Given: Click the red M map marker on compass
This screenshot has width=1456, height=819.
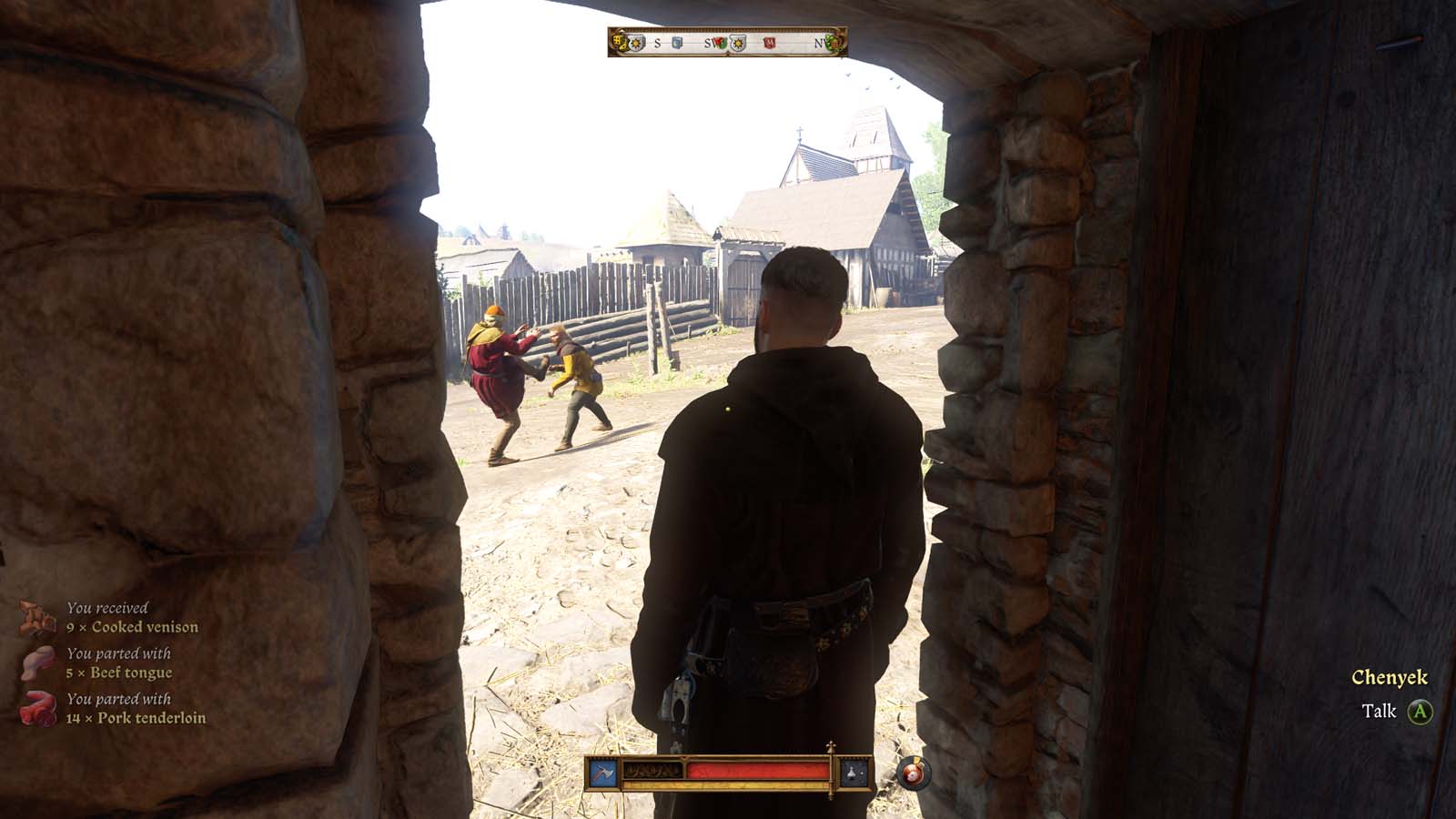Looking at the screenshot, I should (x=770, y=44).
